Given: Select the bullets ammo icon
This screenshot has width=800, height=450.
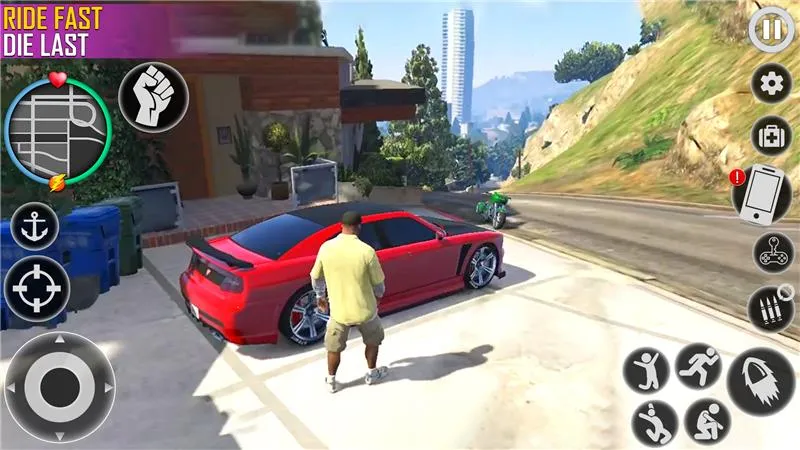Looking at the screenshot, I should click(771, 308).
